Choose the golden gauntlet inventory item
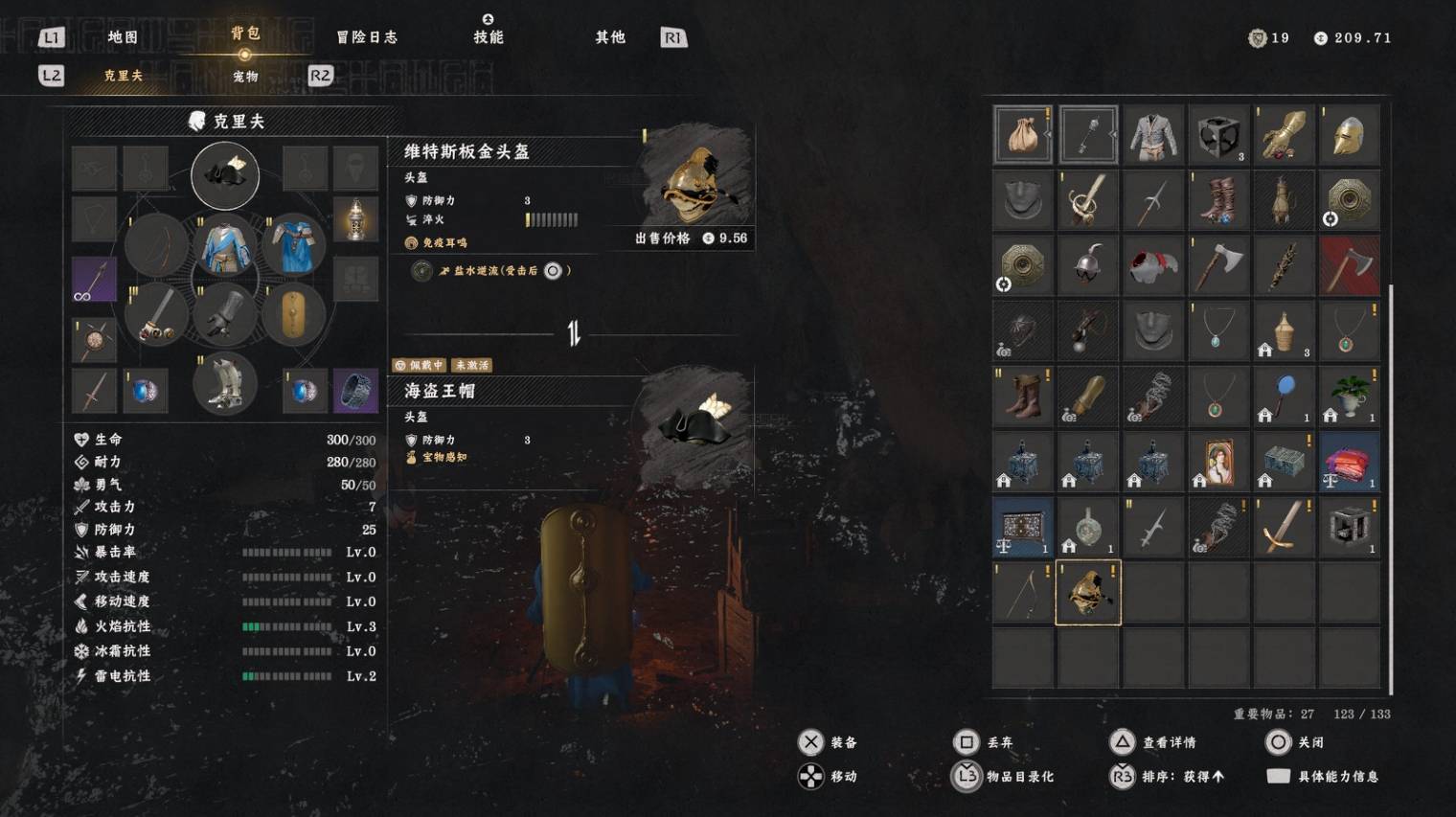Viewport: 1456px width, 817px height. (1284, 135)
